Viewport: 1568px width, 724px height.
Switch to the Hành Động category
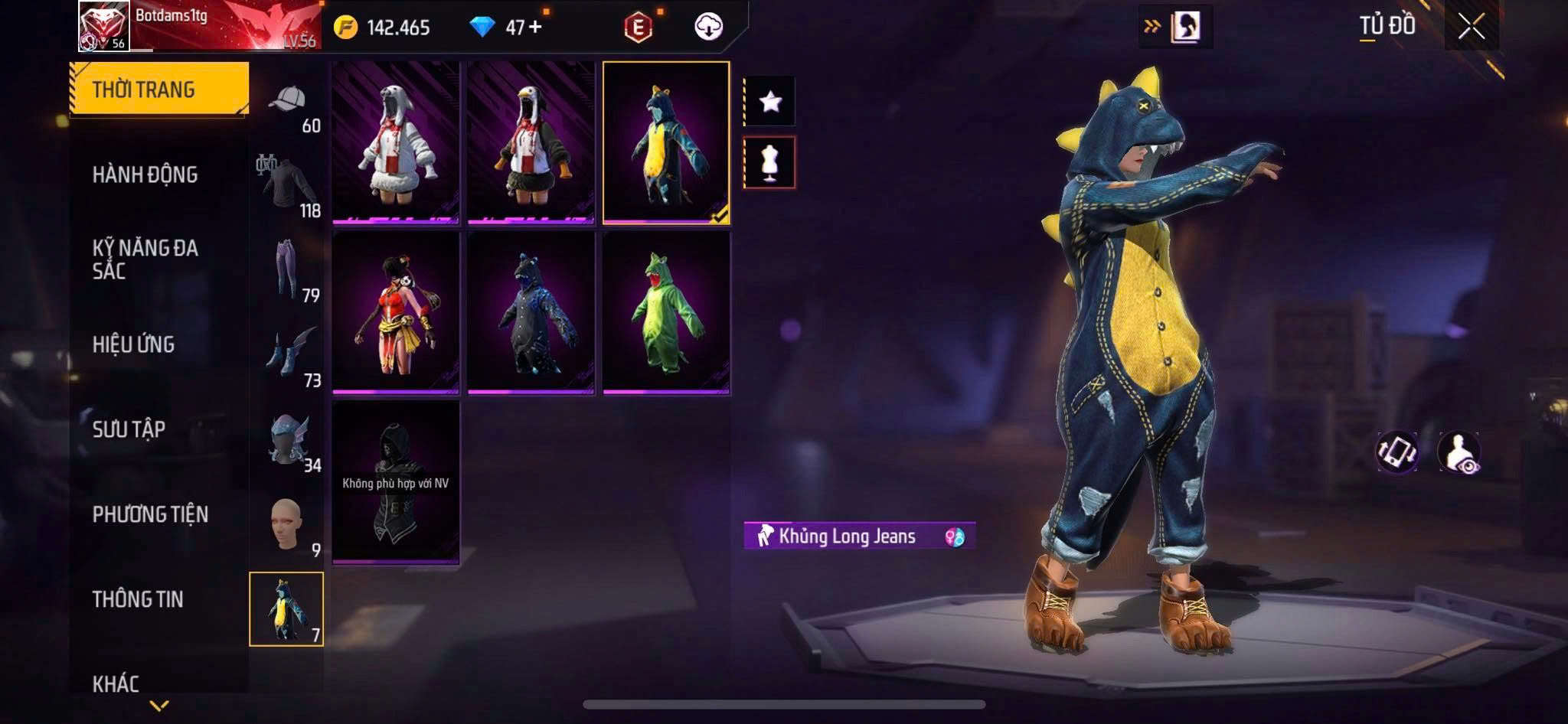[145, 174]
